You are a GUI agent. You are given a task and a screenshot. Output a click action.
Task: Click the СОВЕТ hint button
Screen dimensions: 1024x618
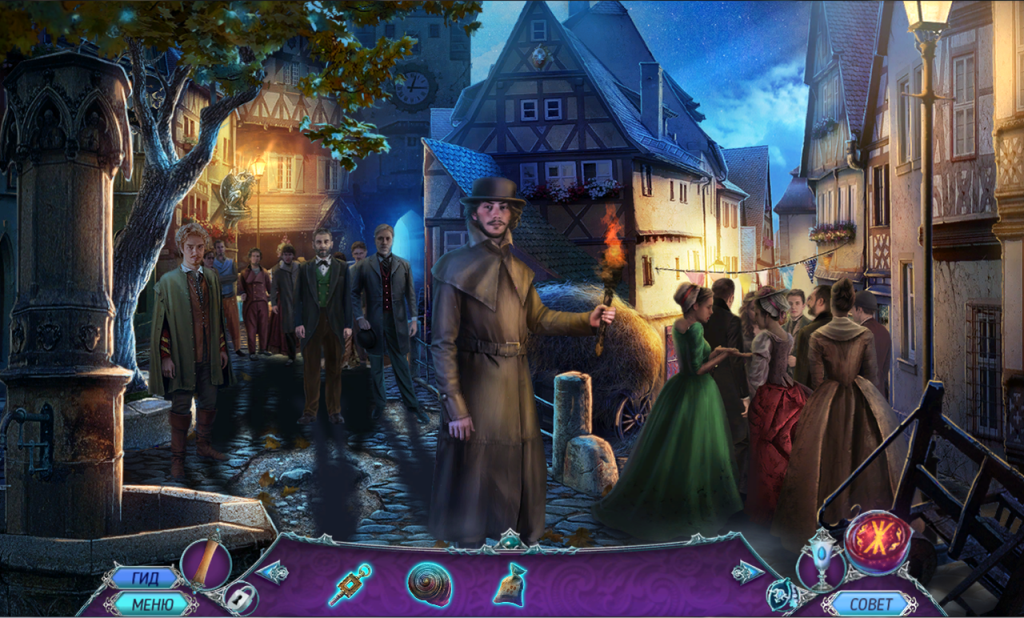[868, 603]
